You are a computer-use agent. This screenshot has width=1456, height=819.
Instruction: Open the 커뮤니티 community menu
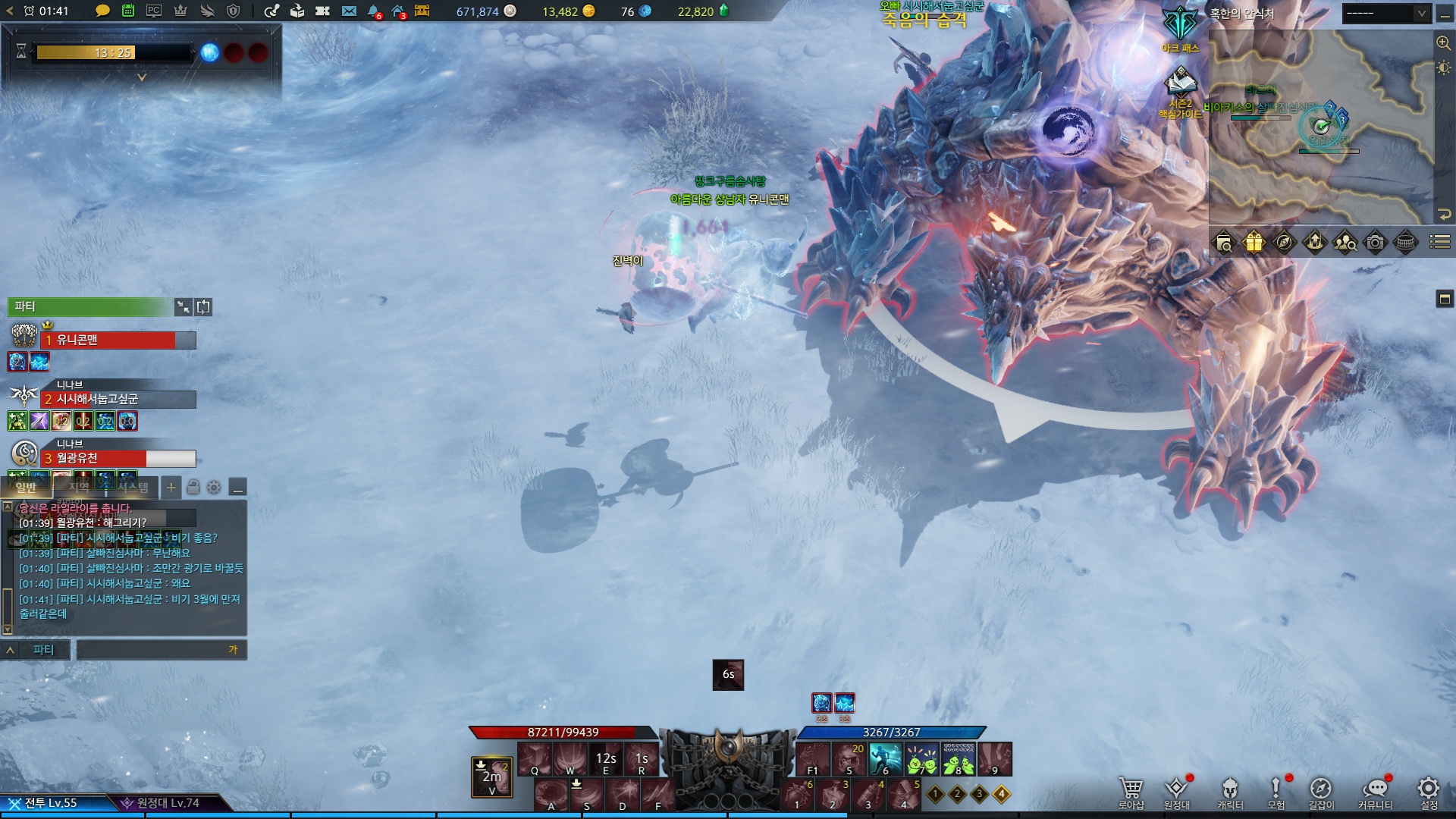click(1375, 790)
